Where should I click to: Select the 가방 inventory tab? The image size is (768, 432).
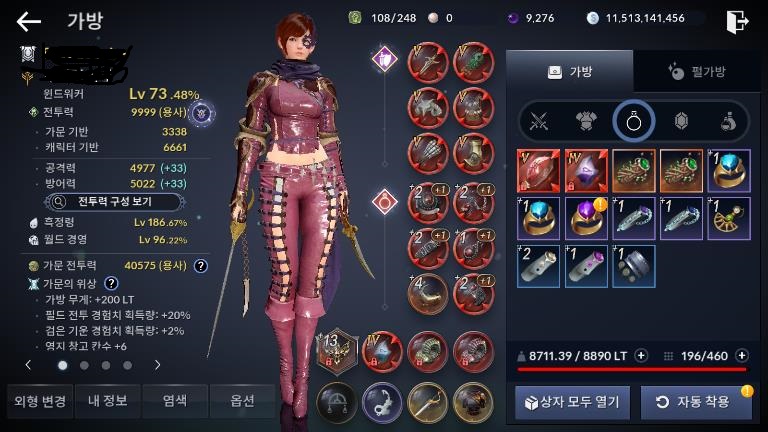click(569, 72)
